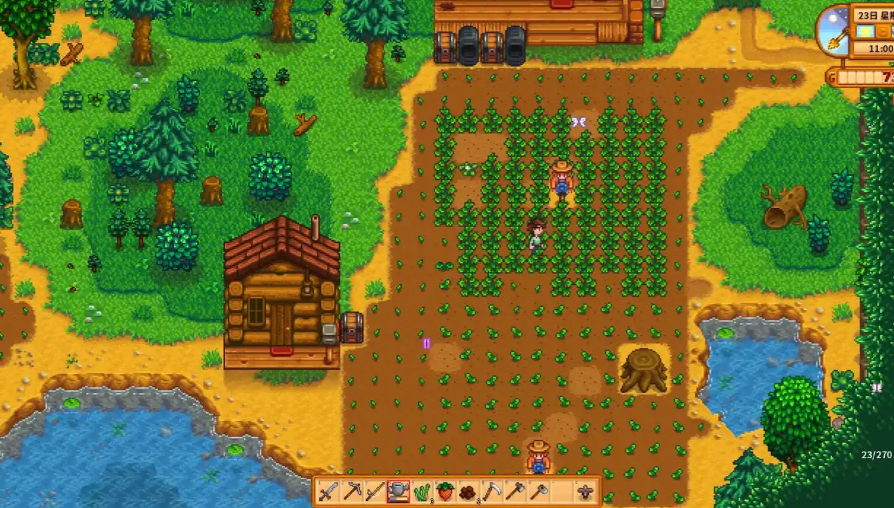894x508 pixels.
Task: Select the watering can slot
Action: point(398,491)
